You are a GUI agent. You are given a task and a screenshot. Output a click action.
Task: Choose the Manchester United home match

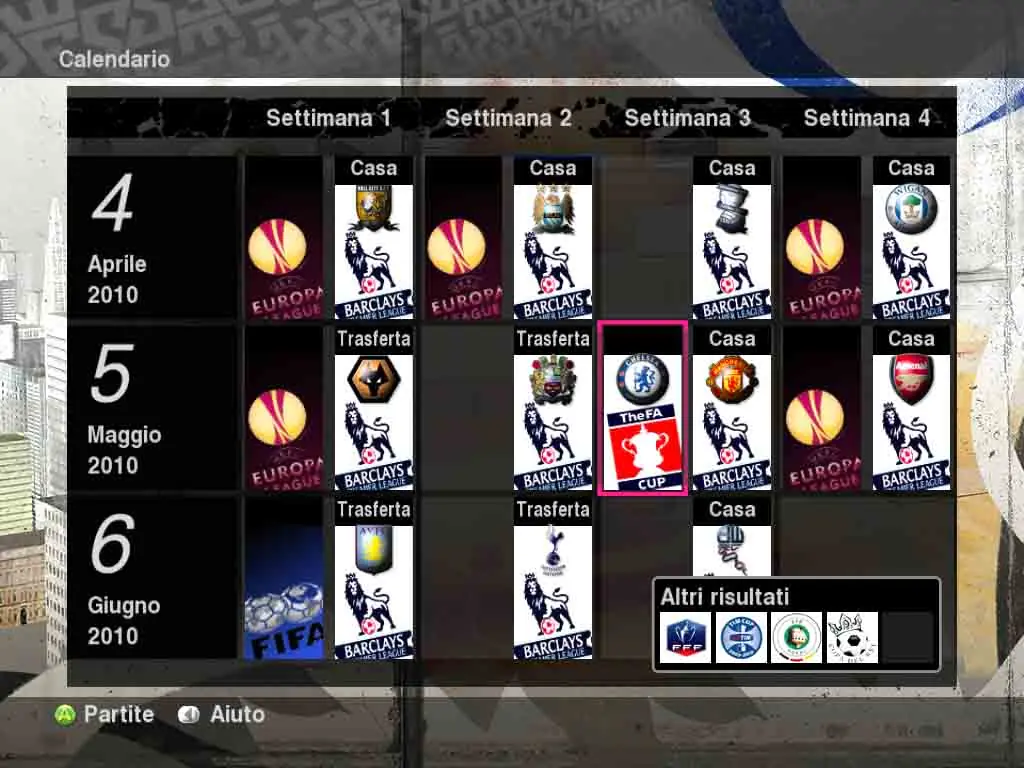[x=731, y=408]
